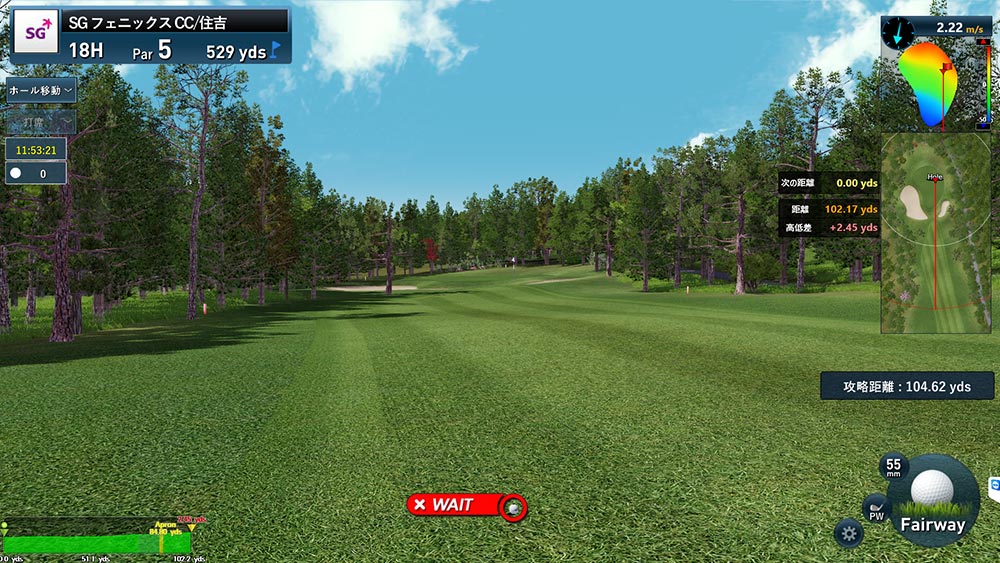Screen dimensions: 1000x563
Task: Adjust the 55 mm tee height button
Action: [x=893, y=467]
